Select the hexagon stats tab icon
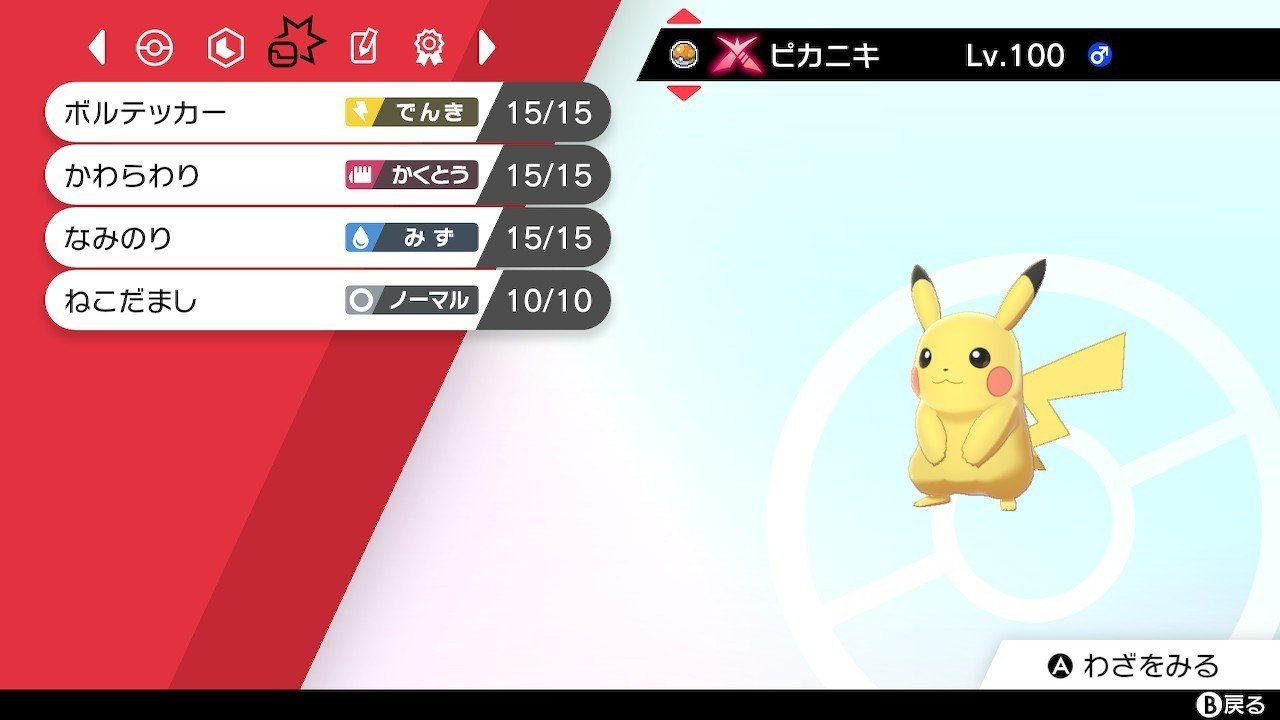Image resolution: width=1280 pixels, height=720 pixels. [222, 46]
